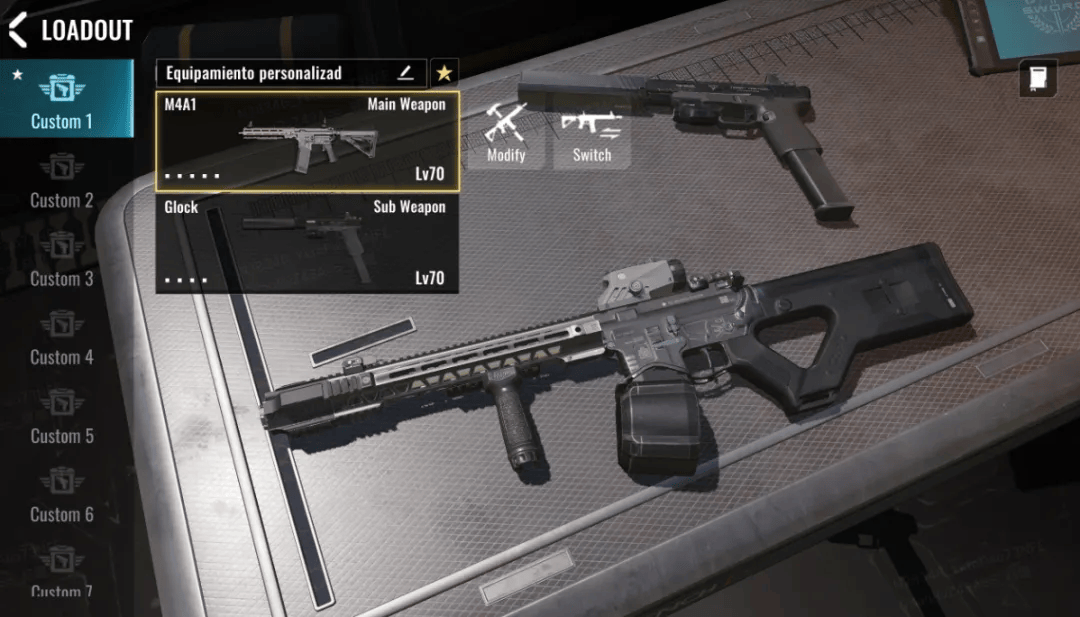This screenshot has height=617, width=1080.
Task: Open the Custom 3 loadout
Action: [x=62, y=260]
